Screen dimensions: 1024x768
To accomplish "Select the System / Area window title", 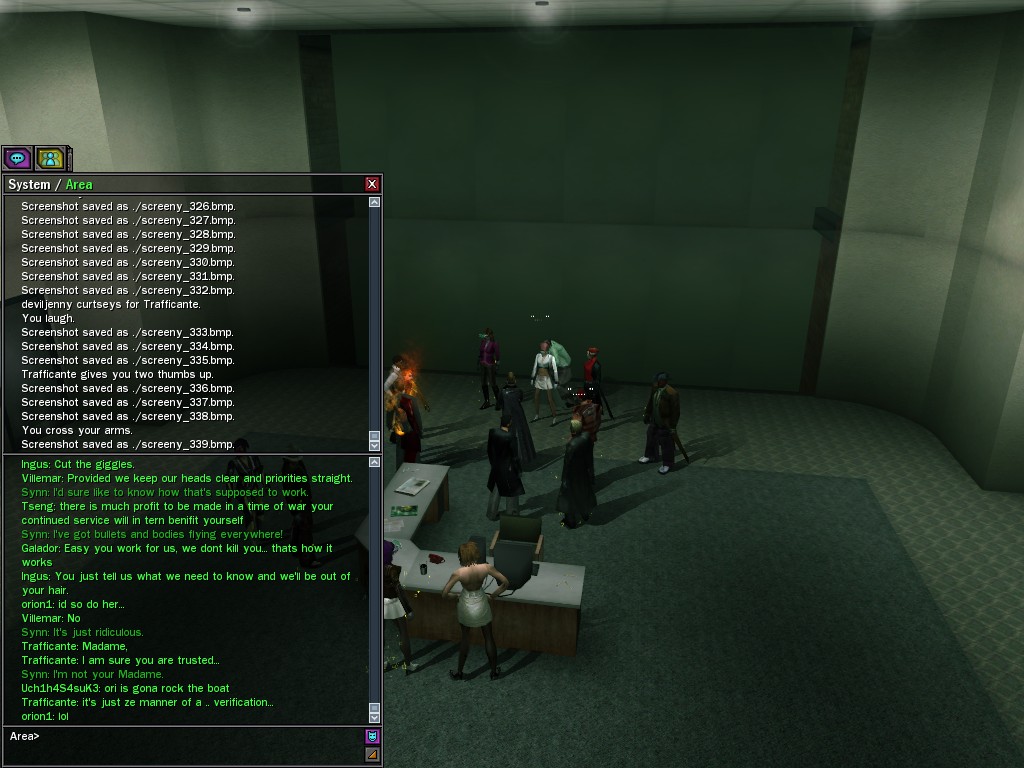I will [50, 184].
